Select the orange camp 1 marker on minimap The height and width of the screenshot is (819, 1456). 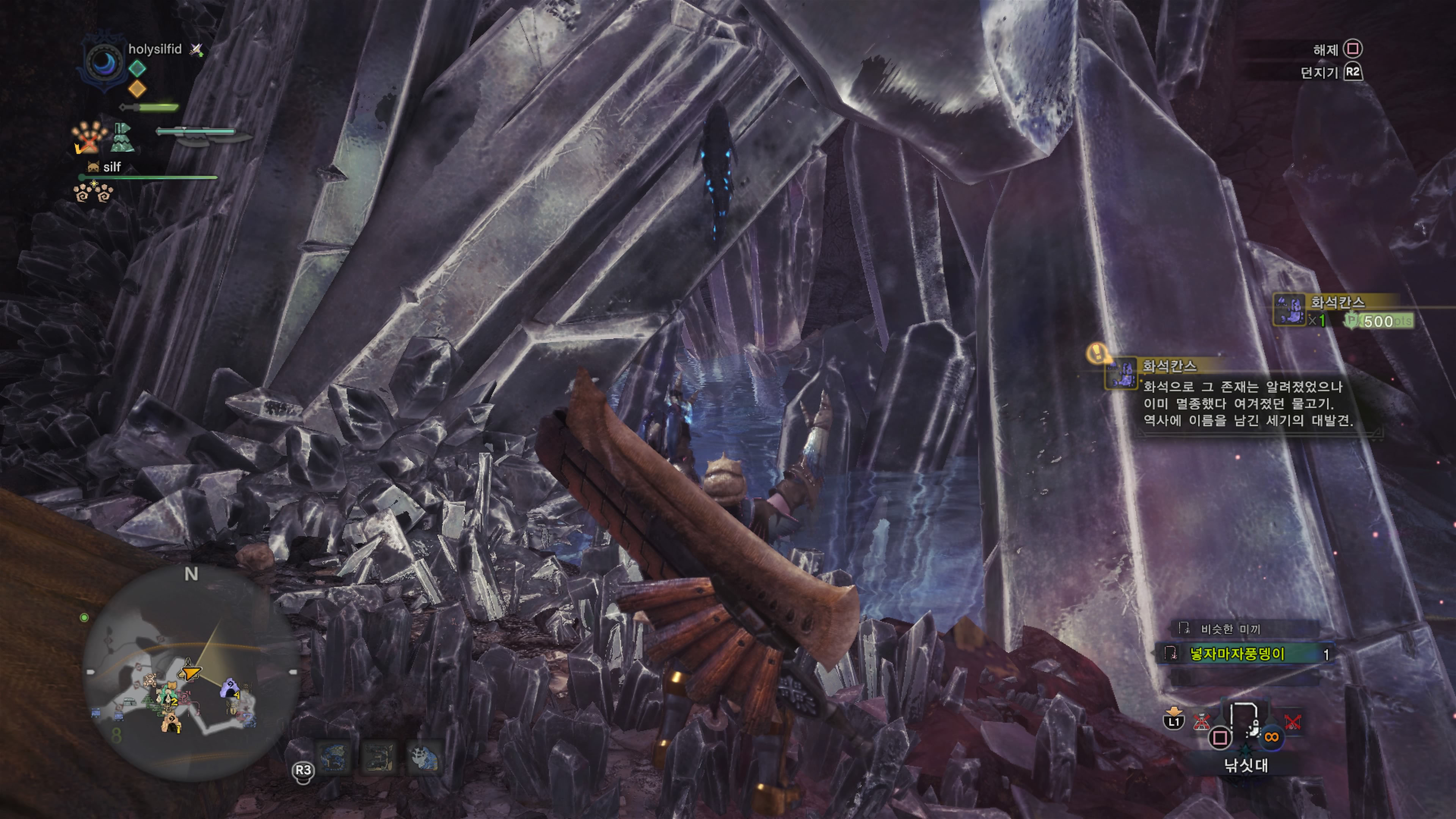click(x=171, y=722)
